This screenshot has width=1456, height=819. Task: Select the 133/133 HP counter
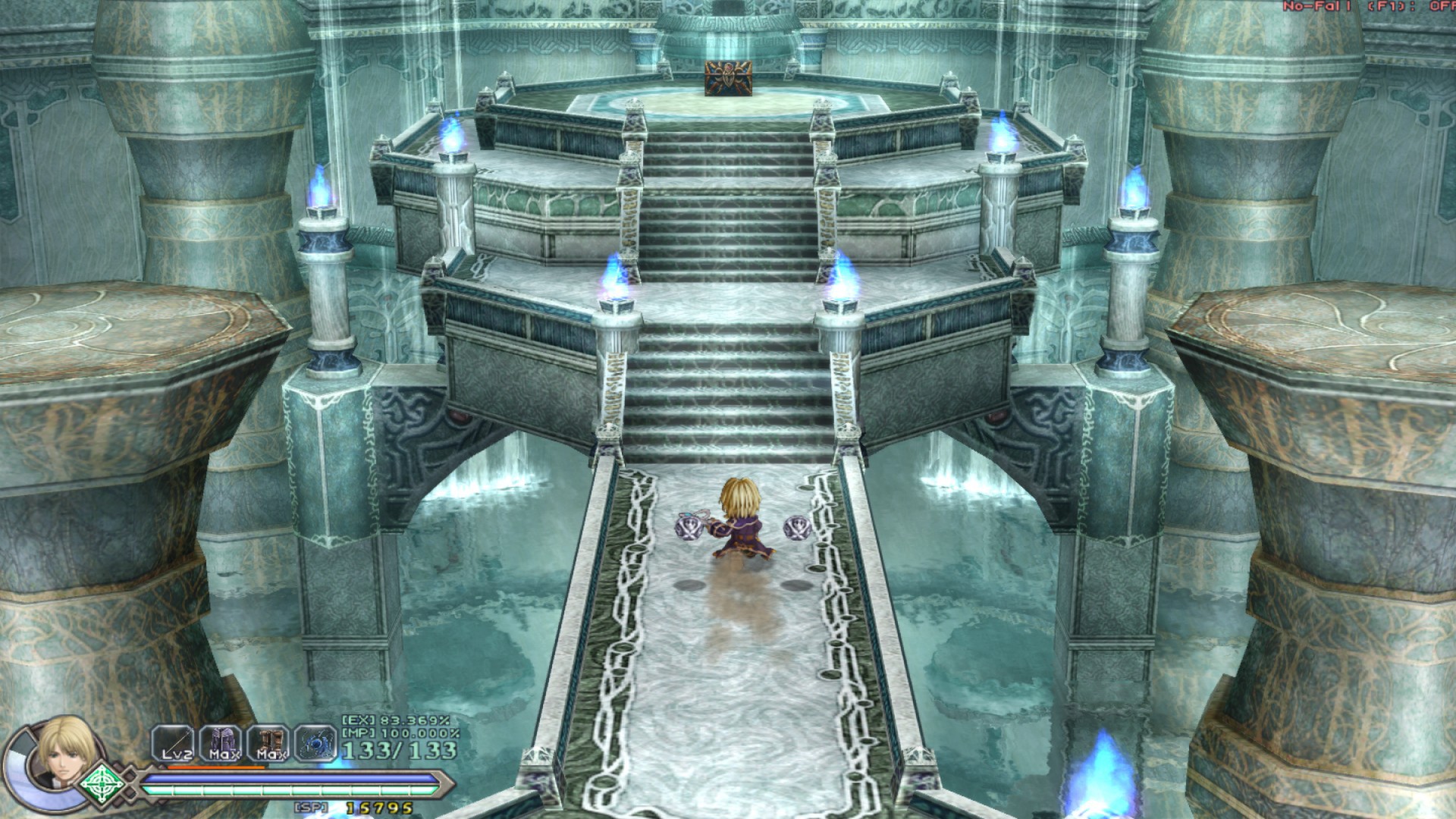(400, 750)
